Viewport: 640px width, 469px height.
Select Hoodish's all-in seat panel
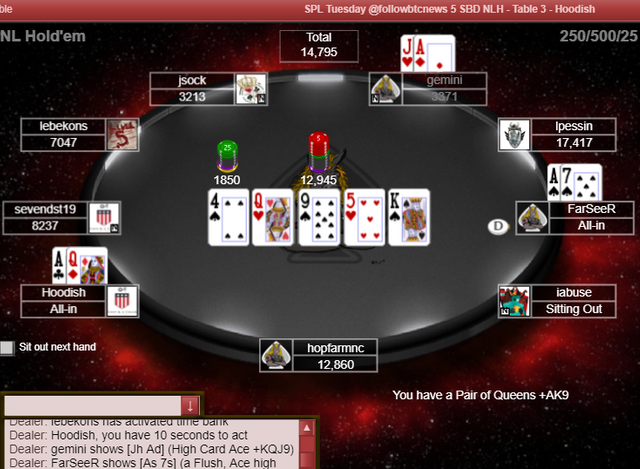tap(80, 301)
